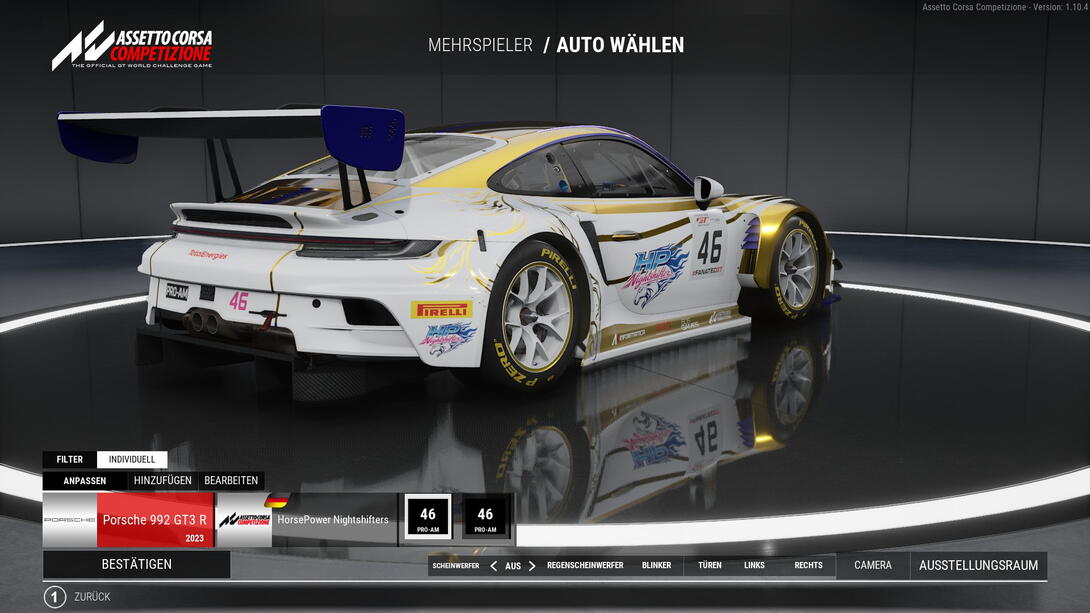
Task: Open the right door with Rechts
Action: [808, 566]
